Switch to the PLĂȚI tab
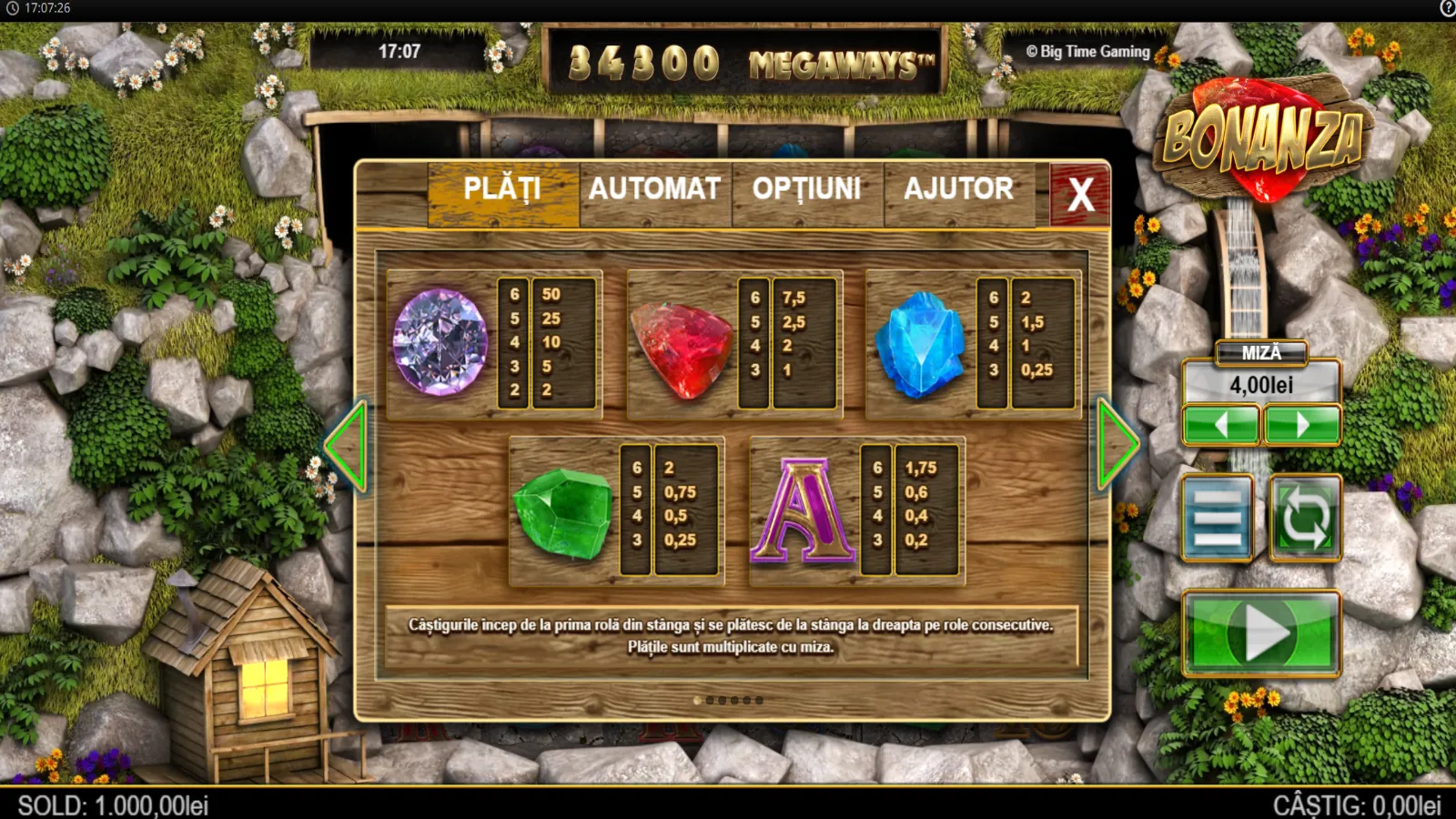The image size is (1456, 819). (x=503, y=190)
